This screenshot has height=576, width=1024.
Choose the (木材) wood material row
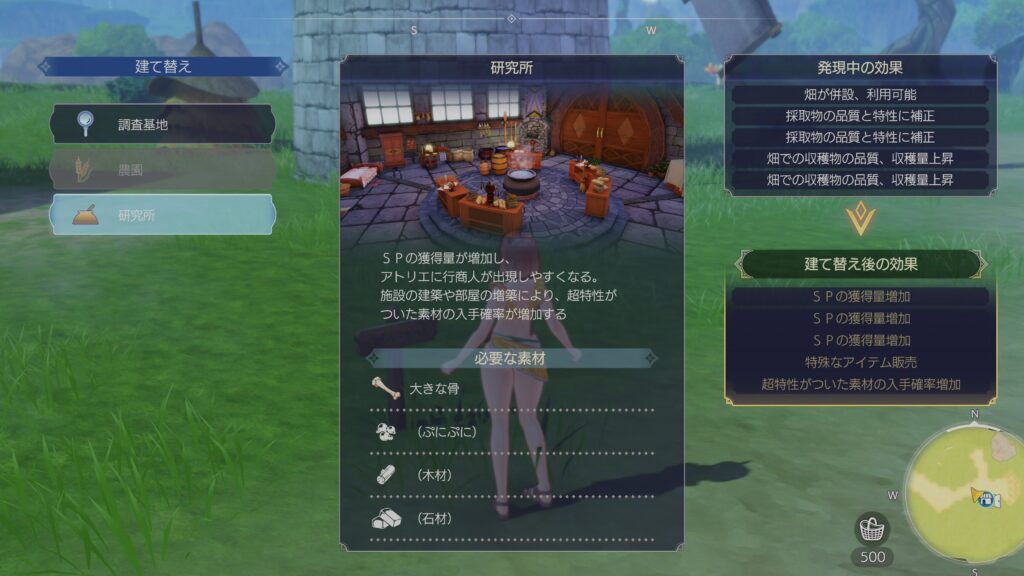coord(511,475)
